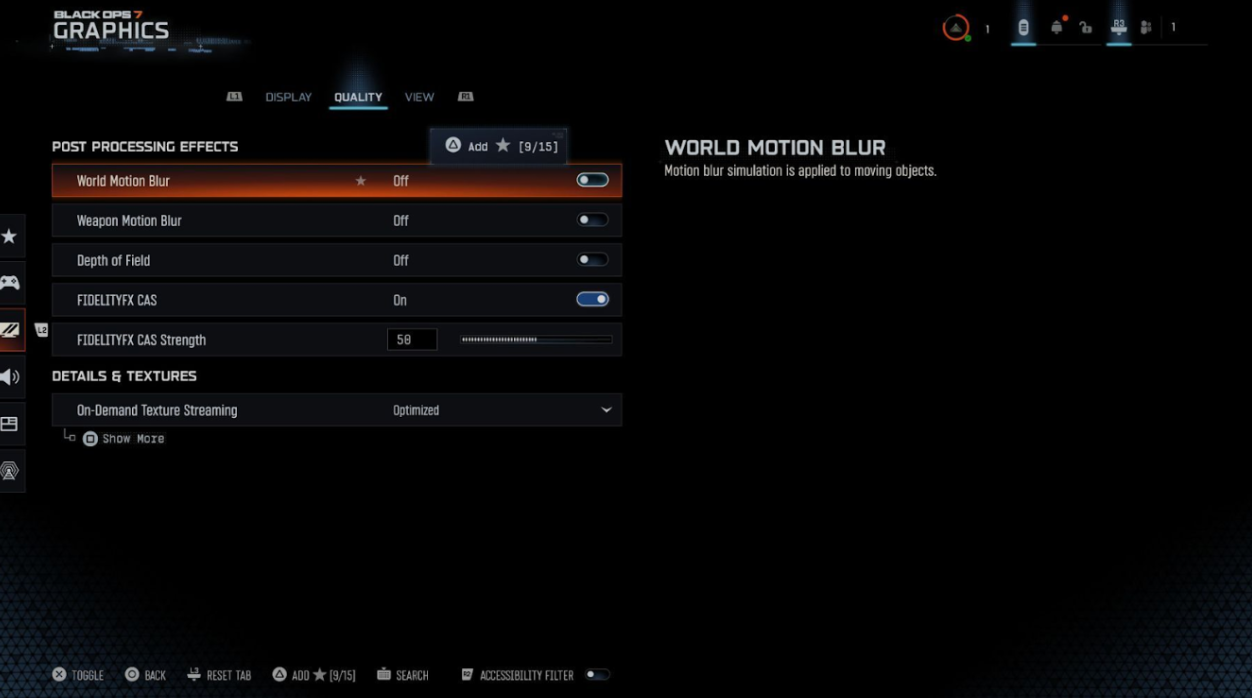The width and height of the screenshot is (1252, 698).
Task: Open the View tab
Action: click(x=419, y=97)
